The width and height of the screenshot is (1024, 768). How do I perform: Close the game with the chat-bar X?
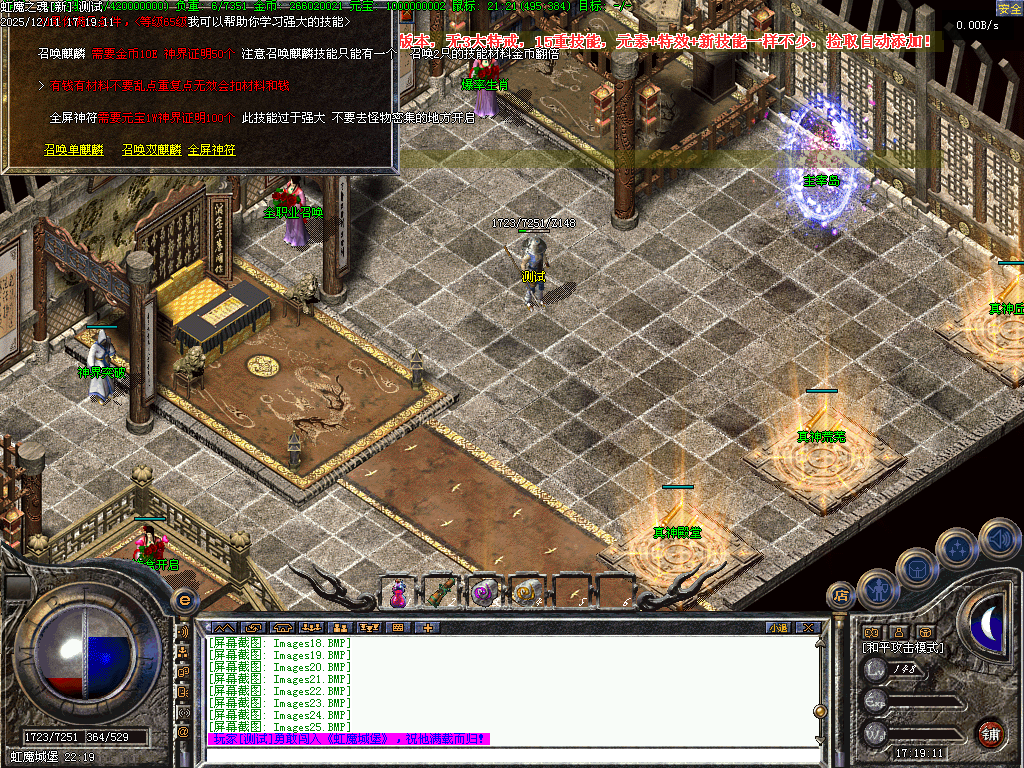click(808, 627)
